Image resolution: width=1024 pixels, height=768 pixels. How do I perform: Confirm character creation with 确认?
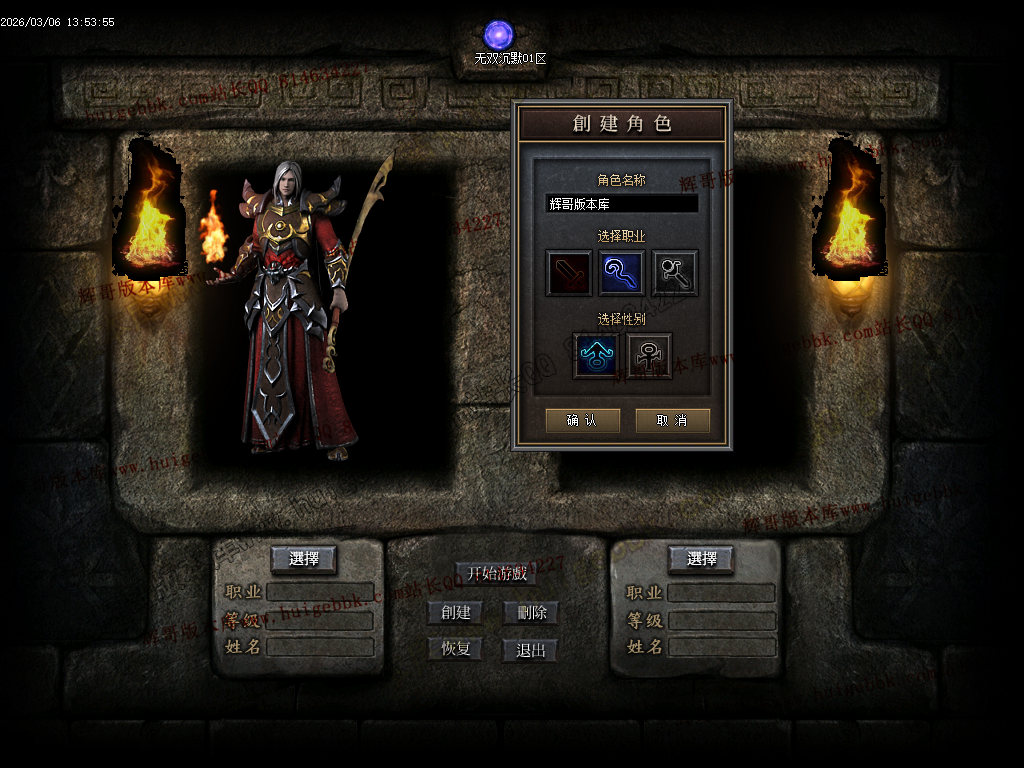[582, 421]
